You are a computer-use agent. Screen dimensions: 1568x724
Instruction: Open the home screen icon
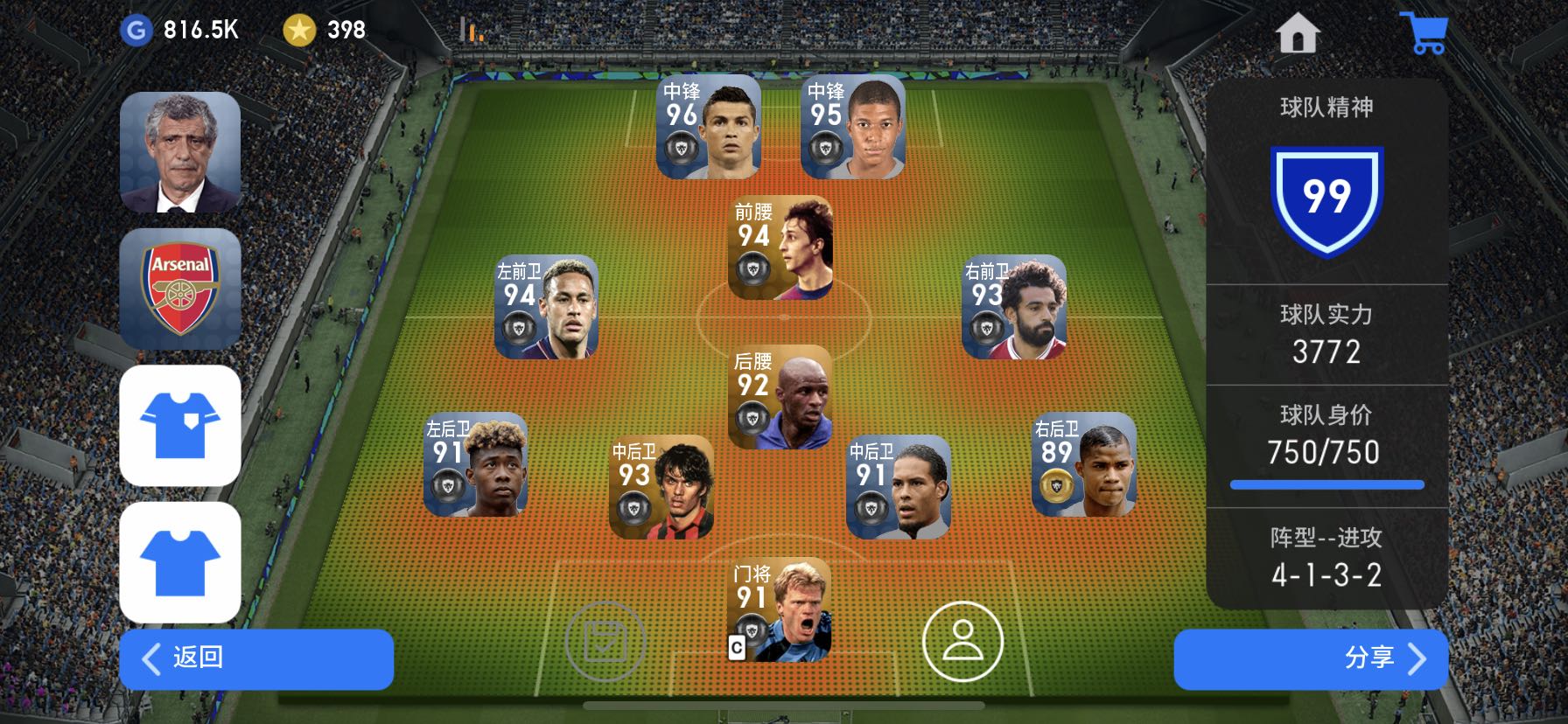[x=1297, y=34]
